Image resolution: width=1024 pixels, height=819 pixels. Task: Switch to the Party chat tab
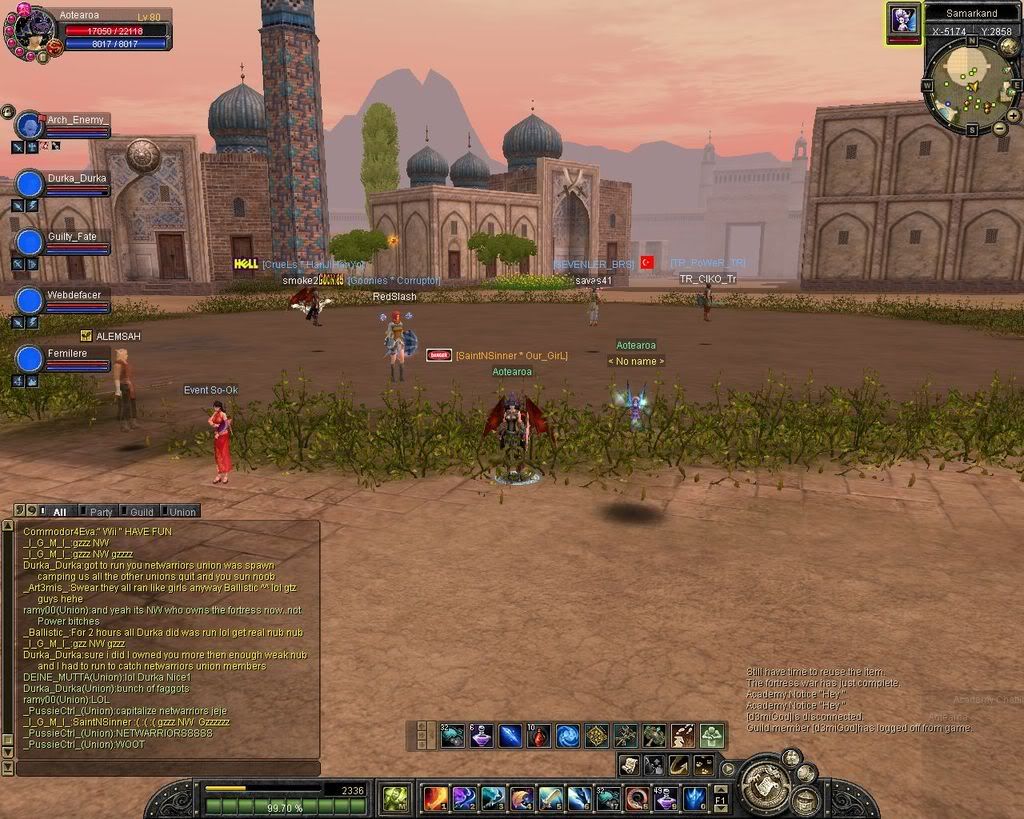pyautogui.click(x=101, y=511)
